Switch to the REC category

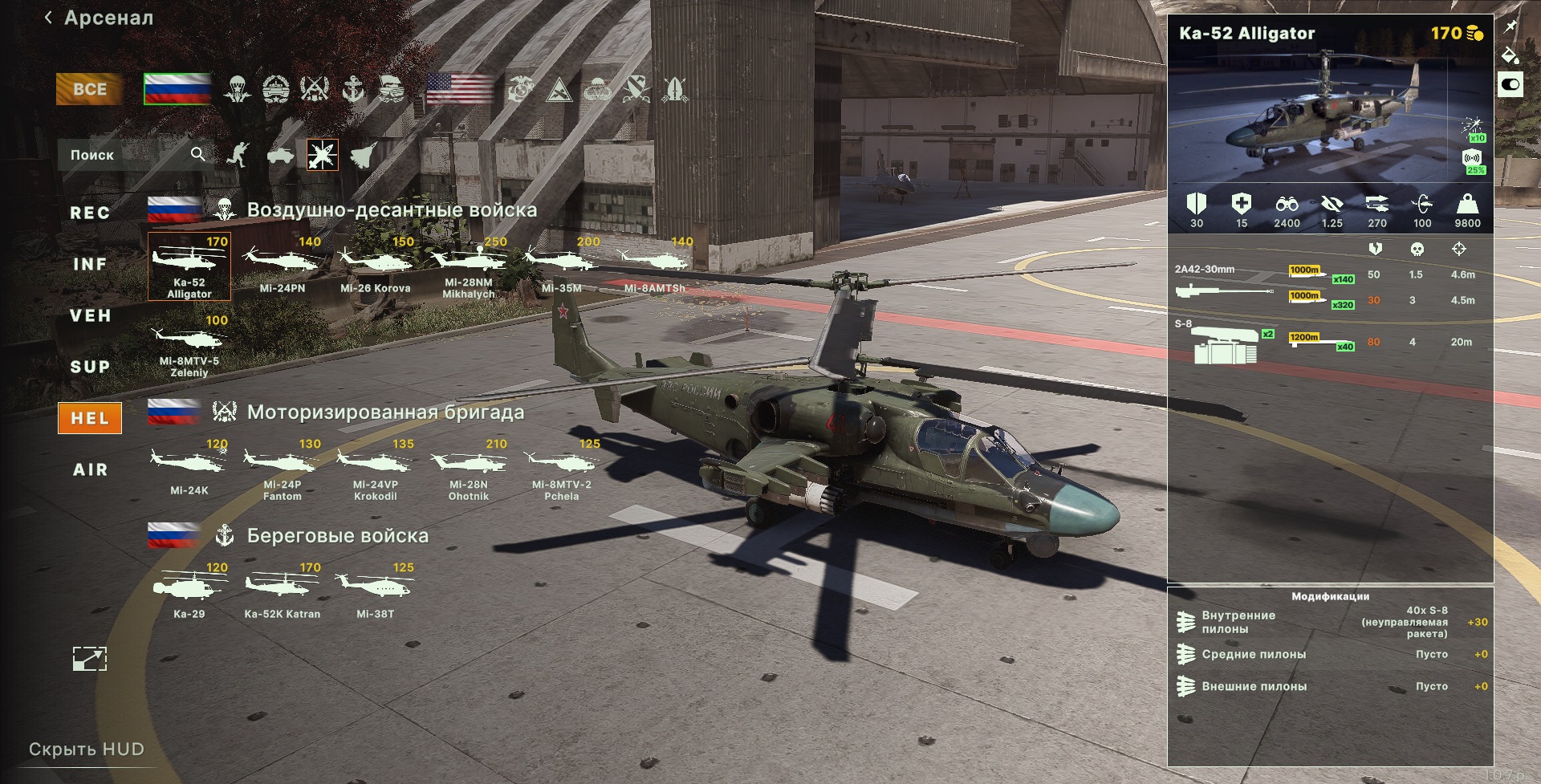[x=90, y=213]
